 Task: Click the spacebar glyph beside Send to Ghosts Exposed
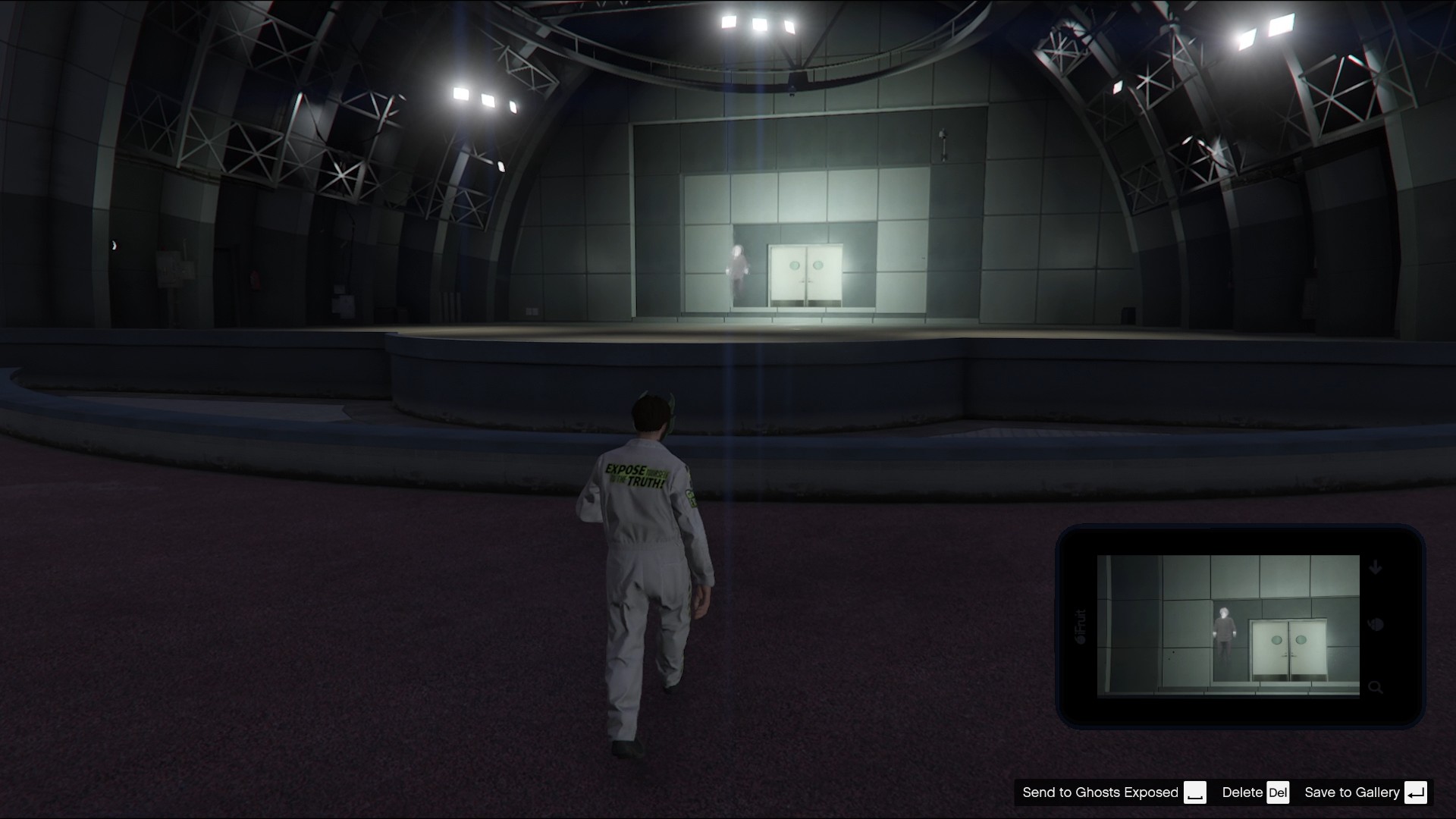pos(1197,793)
